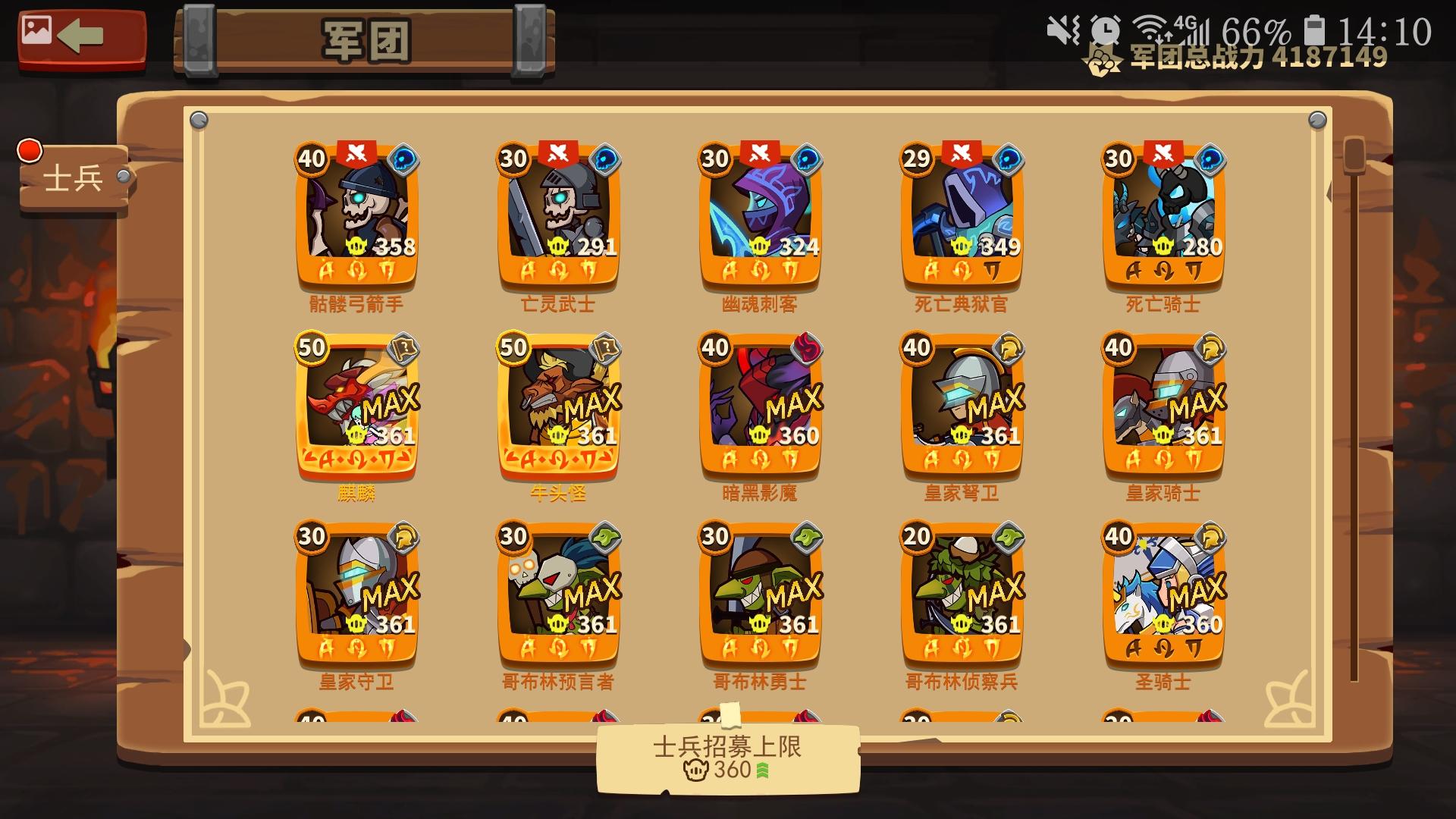Open the 麒麟 soldier details

[355, 406]
